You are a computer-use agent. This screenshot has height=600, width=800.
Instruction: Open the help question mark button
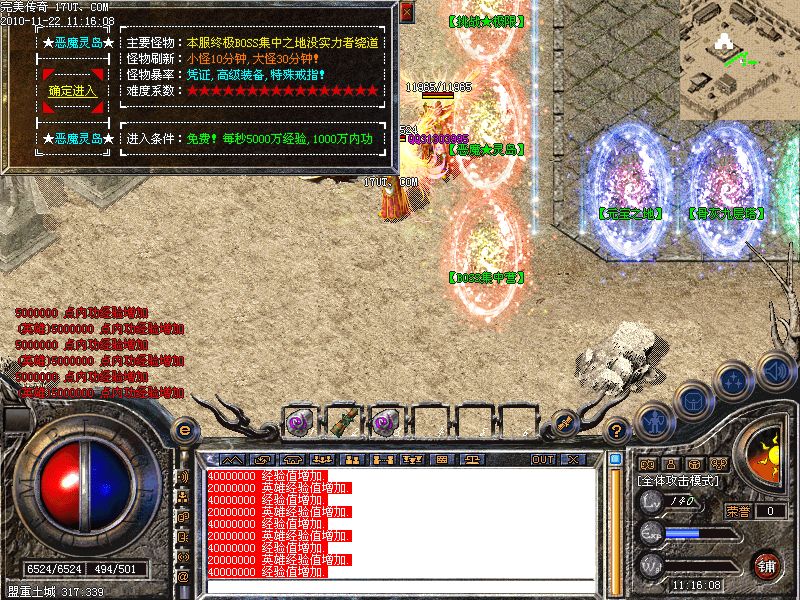click(x=618, y=430)
